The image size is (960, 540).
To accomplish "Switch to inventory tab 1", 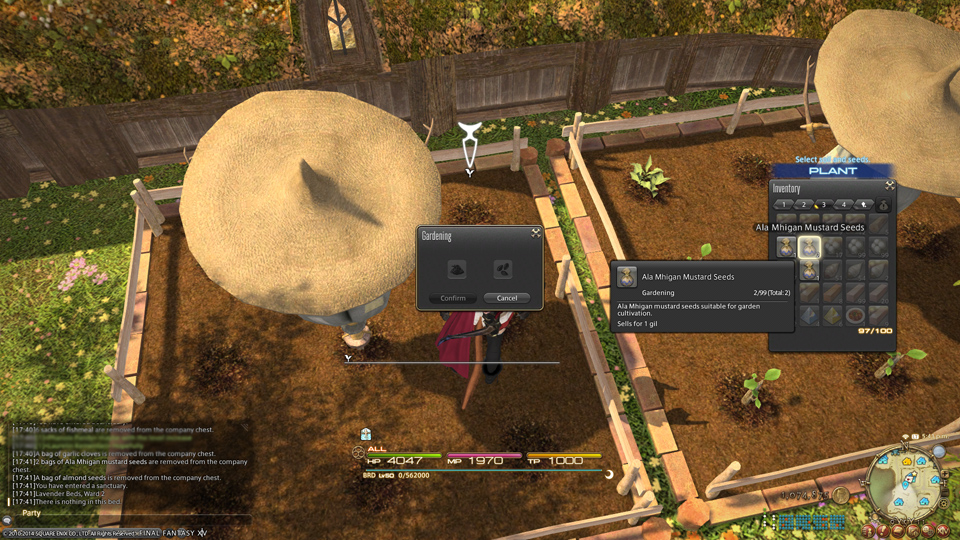I will pos(784,205).
